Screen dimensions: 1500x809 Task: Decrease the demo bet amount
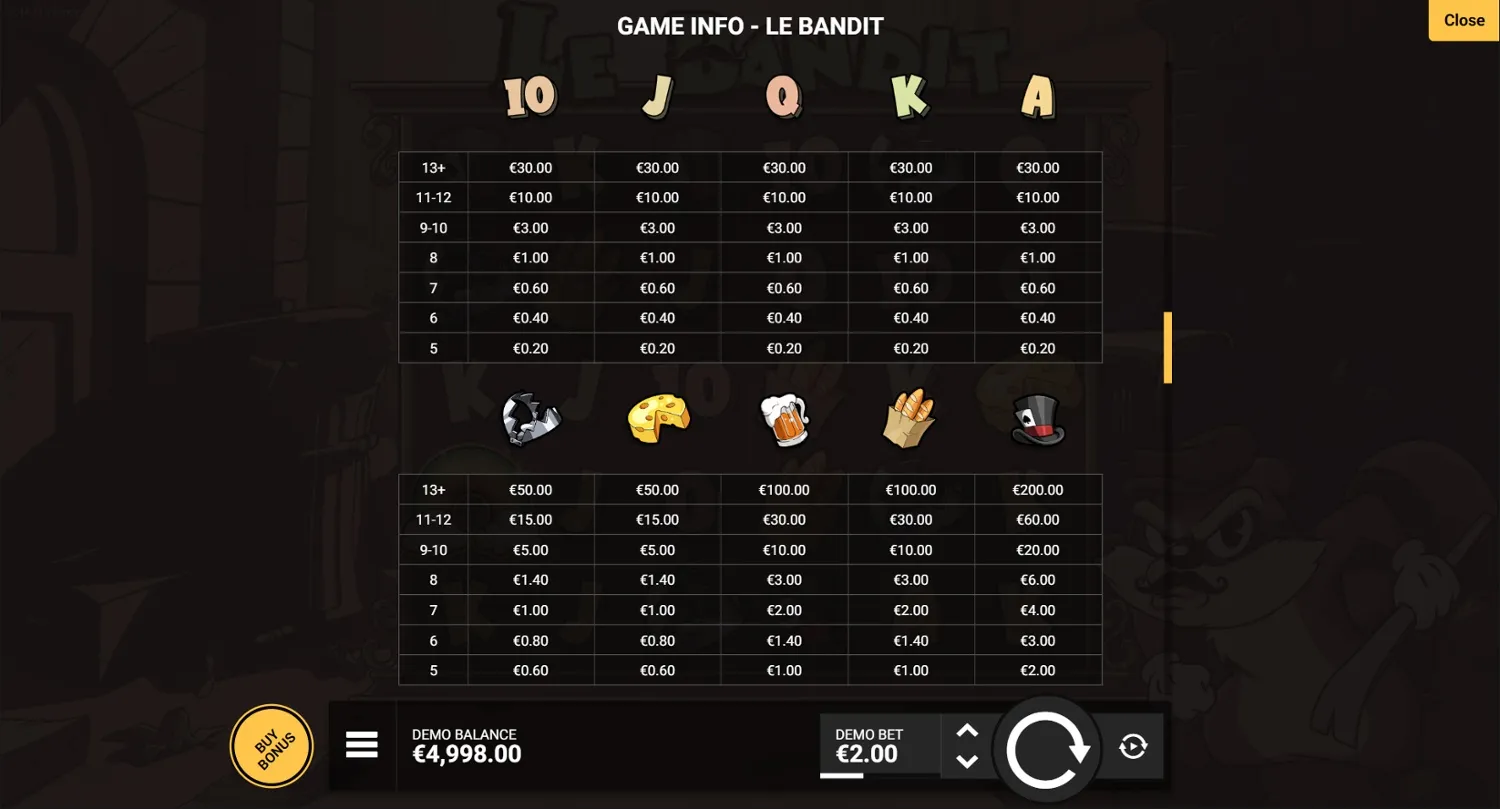[x=967, y=760]
